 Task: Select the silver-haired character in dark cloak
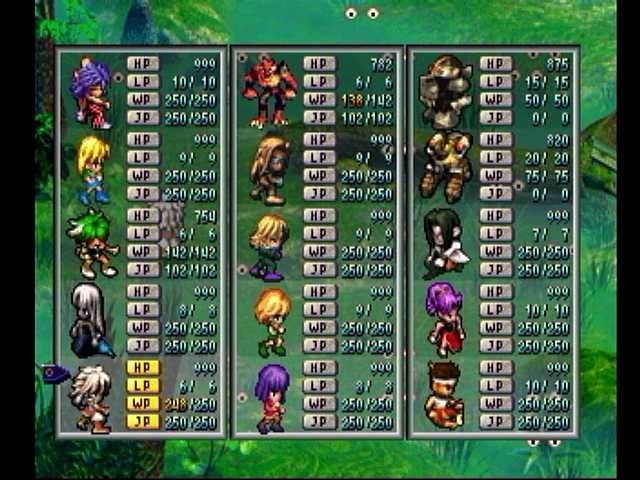92,319
